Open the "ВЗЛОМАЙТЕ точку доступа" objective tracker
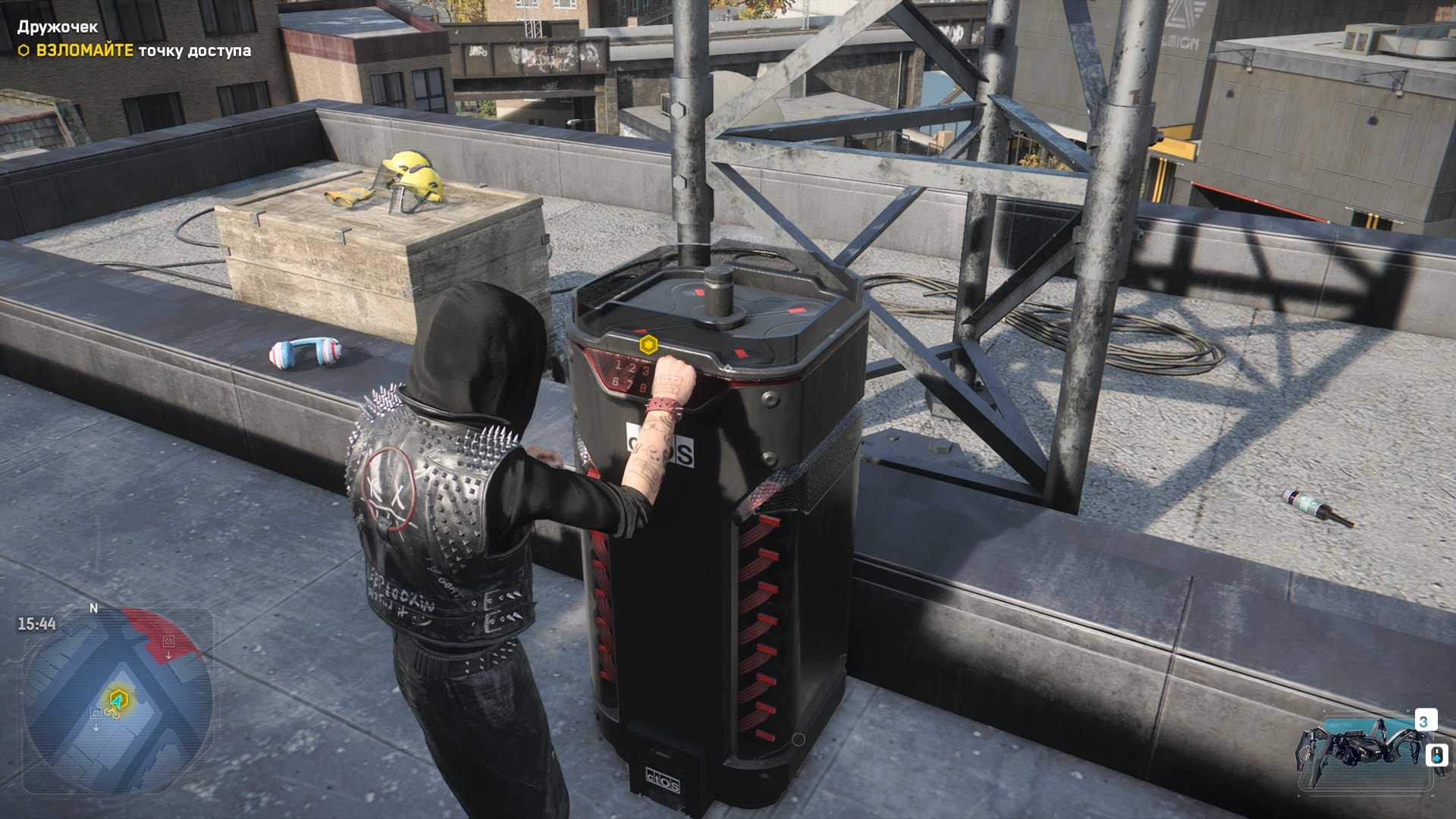1456x819 pixels. point(135,51)
